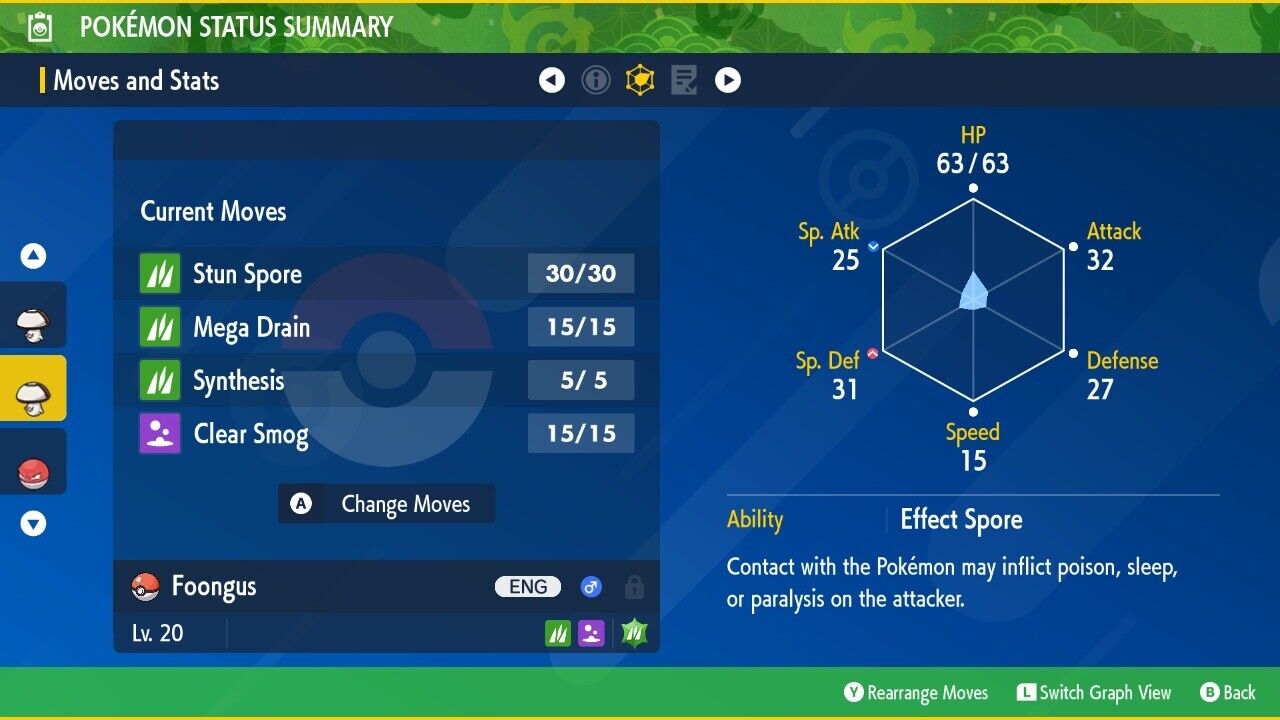Image resolution: width=1280 pixels, height=720 pixels.
Task: Go Back from the summary
Action: point(1228,693)
